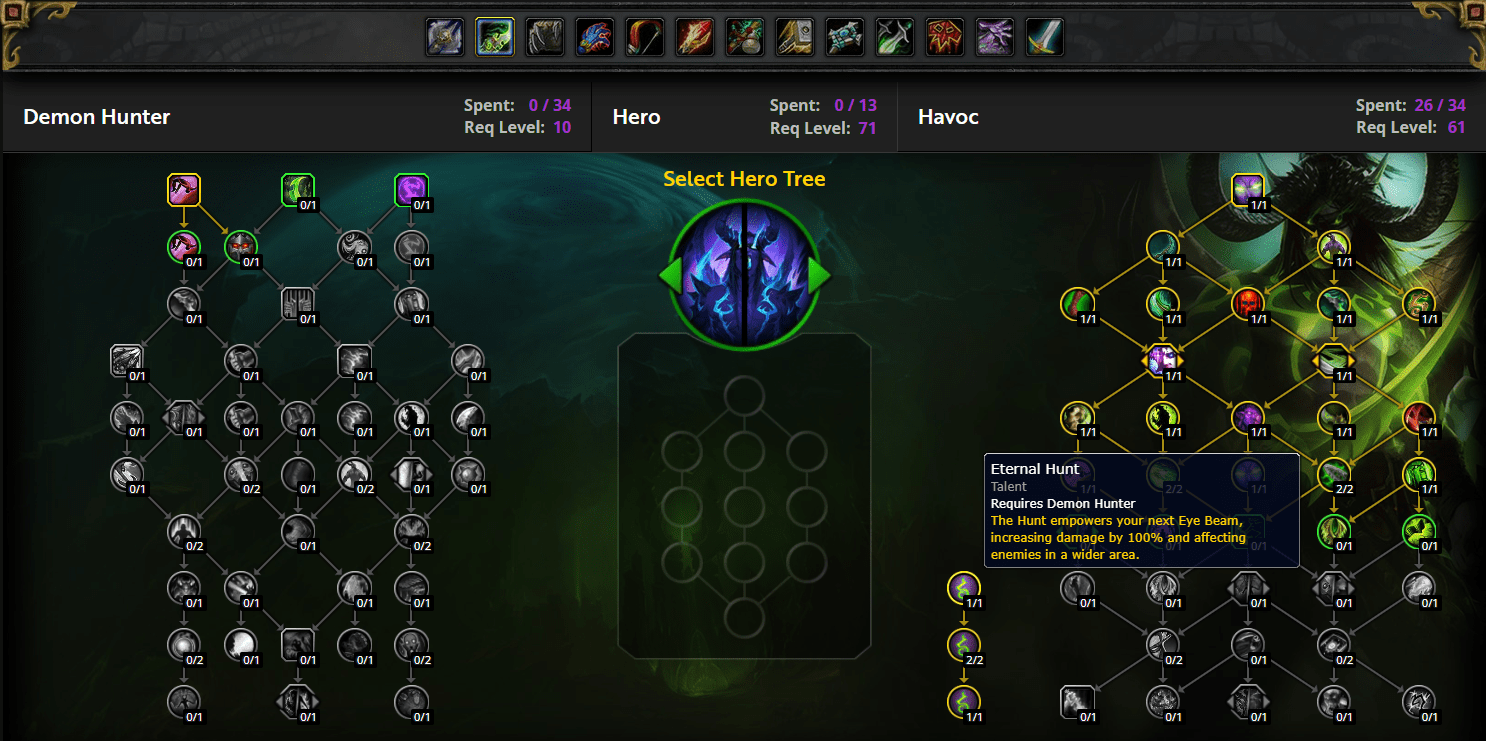Click the left arrow to cycle hero trees
Viewport: 1486px width, 741px height.
coord(668,273)
